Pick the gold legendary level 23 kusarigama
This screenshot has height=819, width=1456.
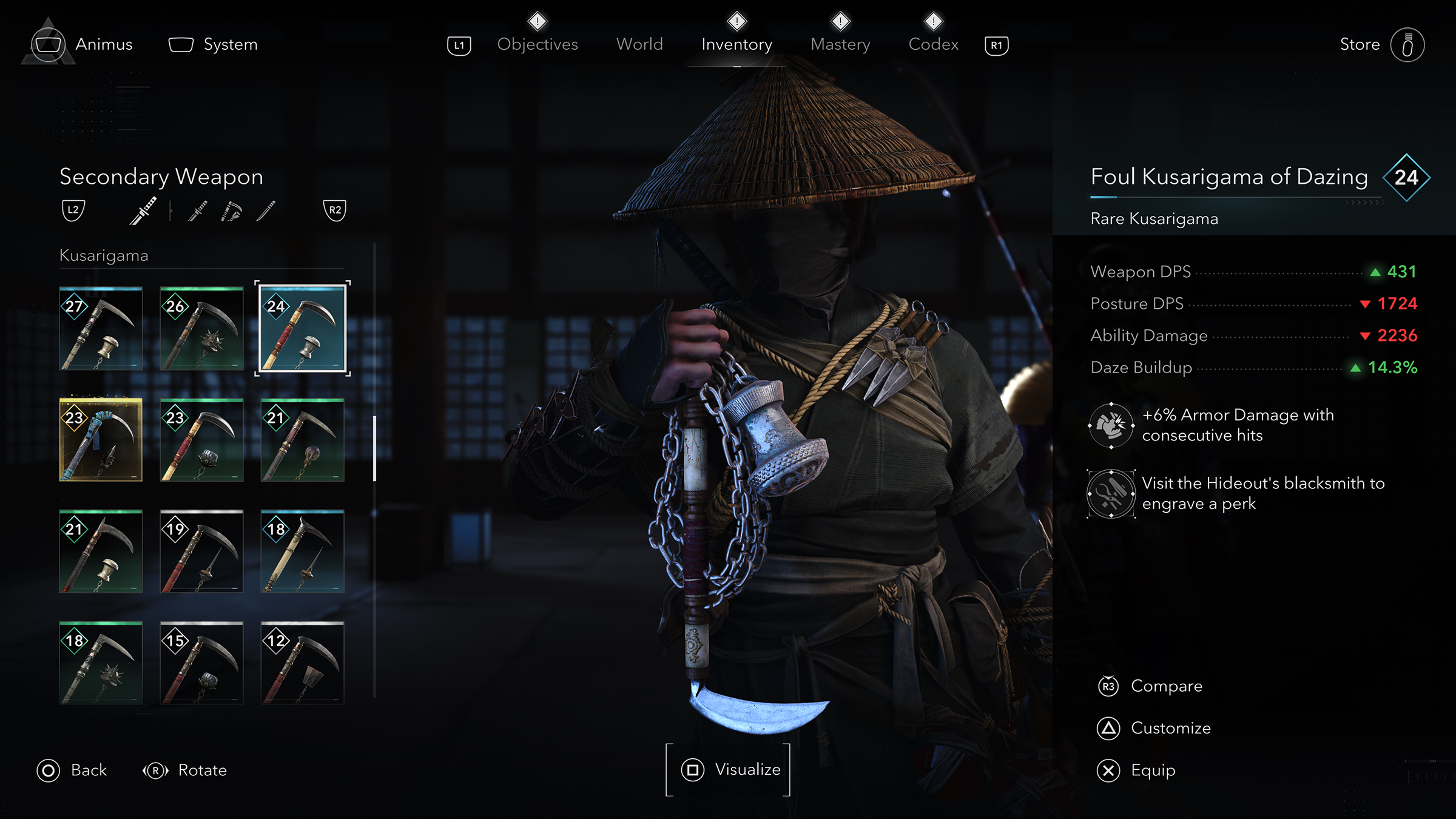(x=101, y=440)
